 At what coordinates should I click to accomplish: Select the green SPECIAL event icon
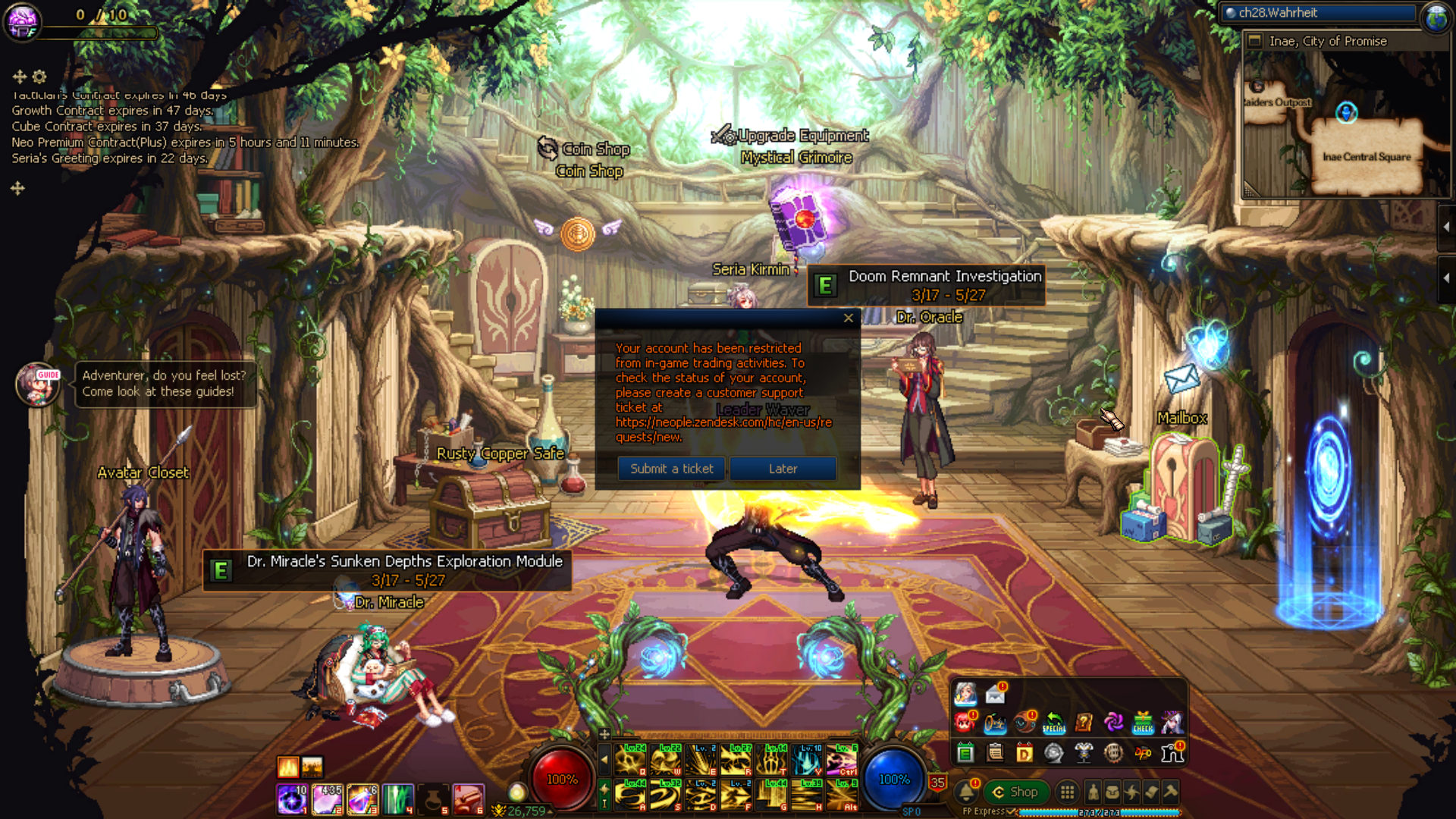coord(1053,723)
